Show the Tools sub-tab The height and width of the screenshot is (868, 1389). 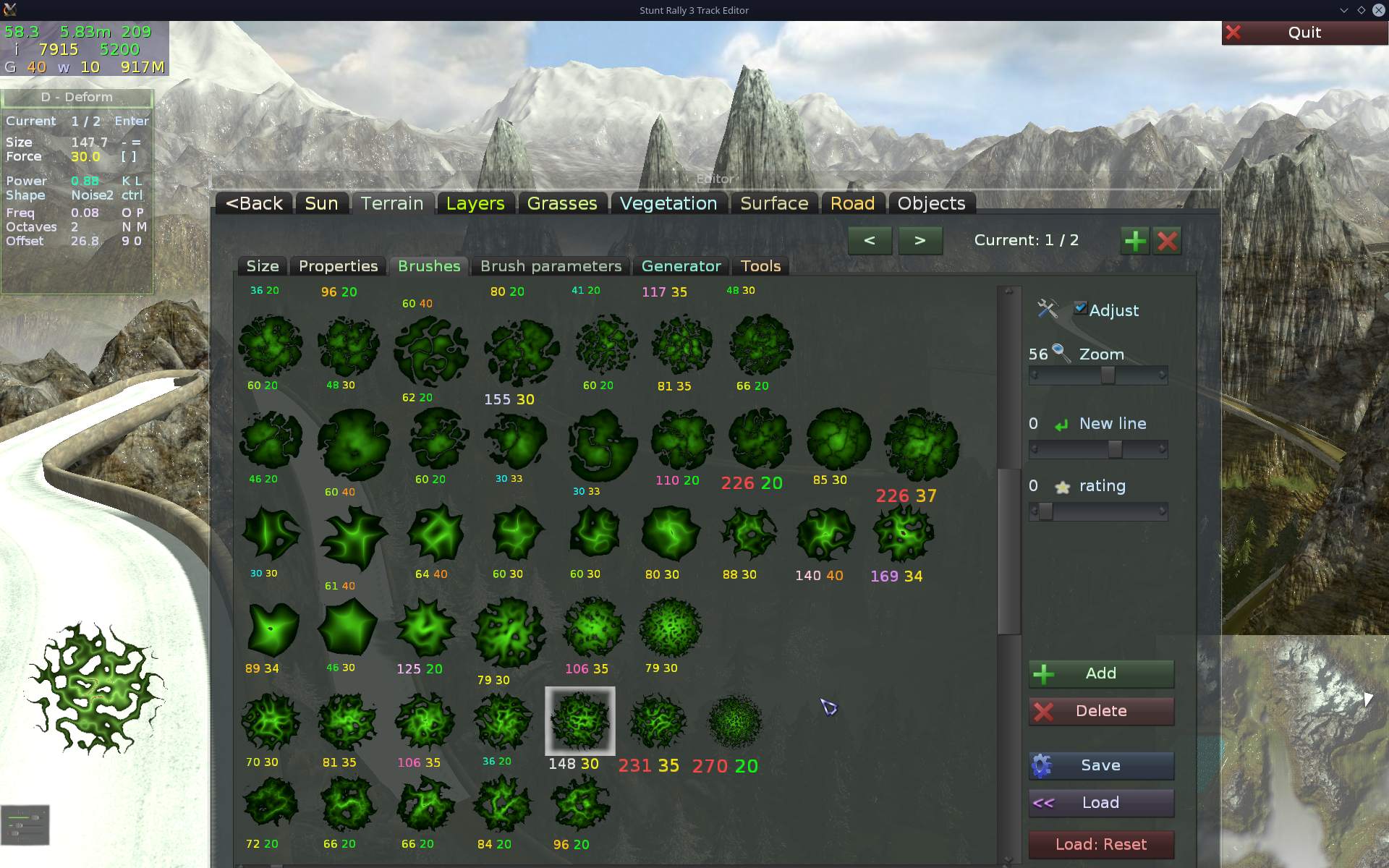coord(760,266)
